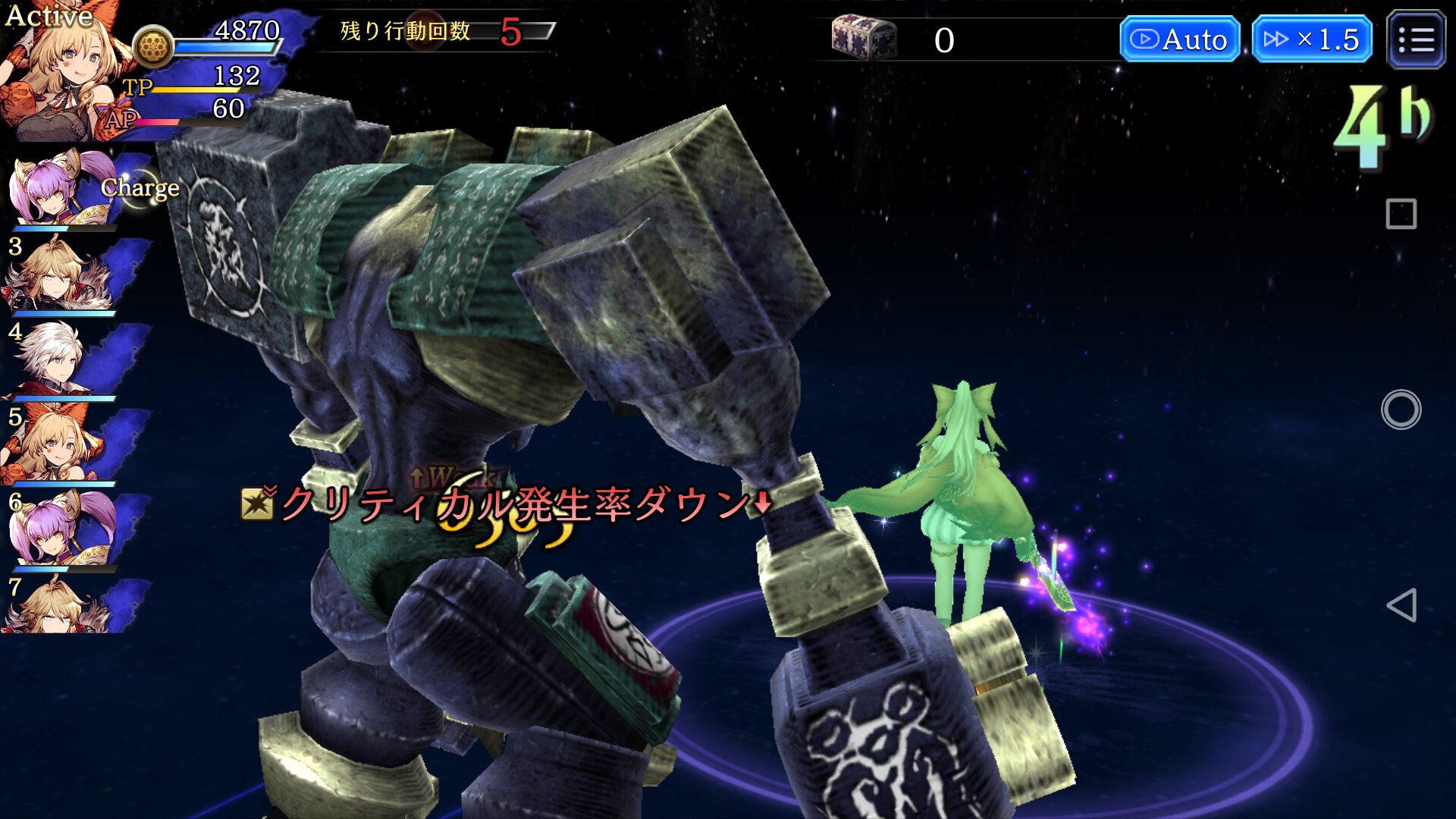Tap the Android home circle button
Viewport: 1456px width, 819px height.
tap(1401, 409)
